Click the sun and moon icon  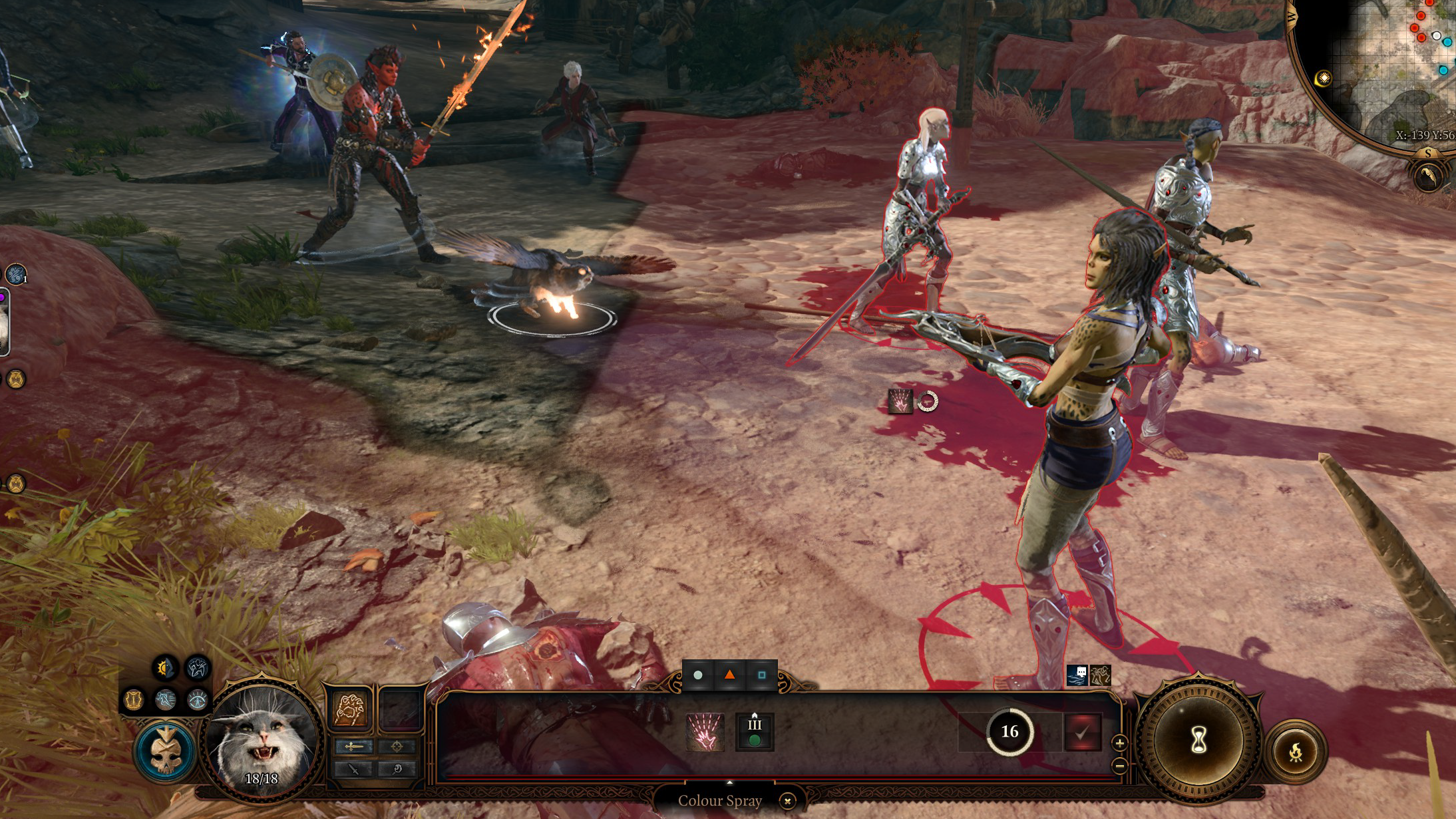tap(165, 667)
